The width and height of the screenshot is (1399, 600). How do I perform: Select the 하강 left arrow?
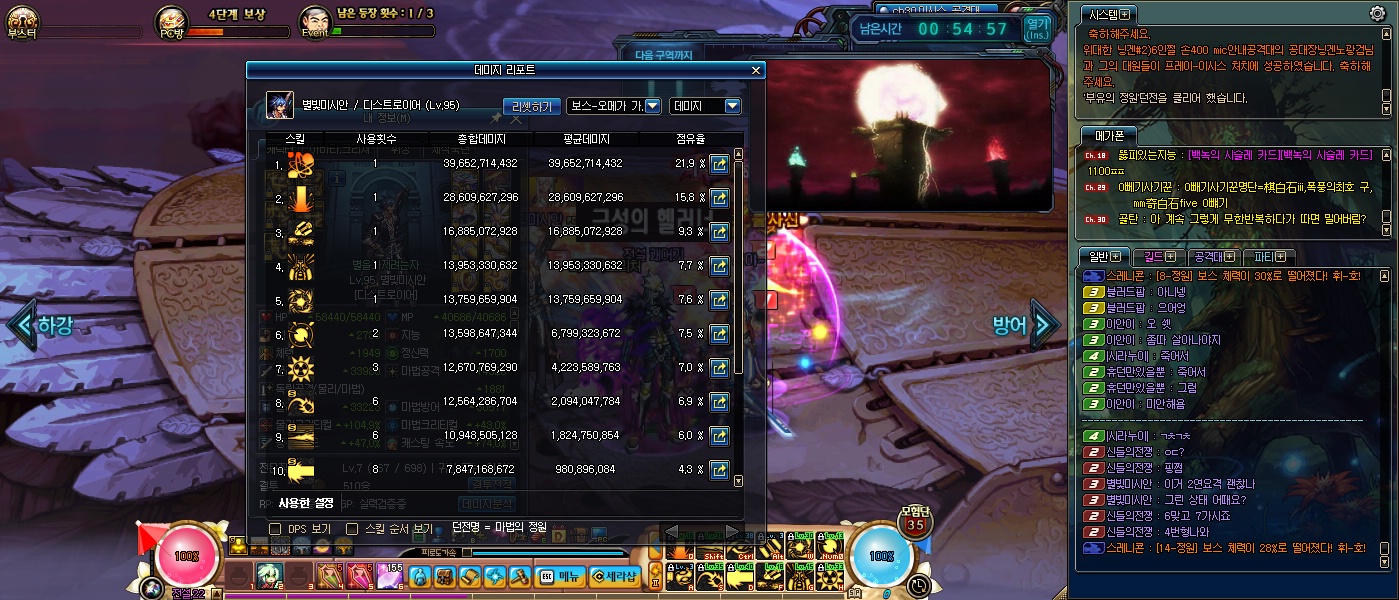coord(22,325)
